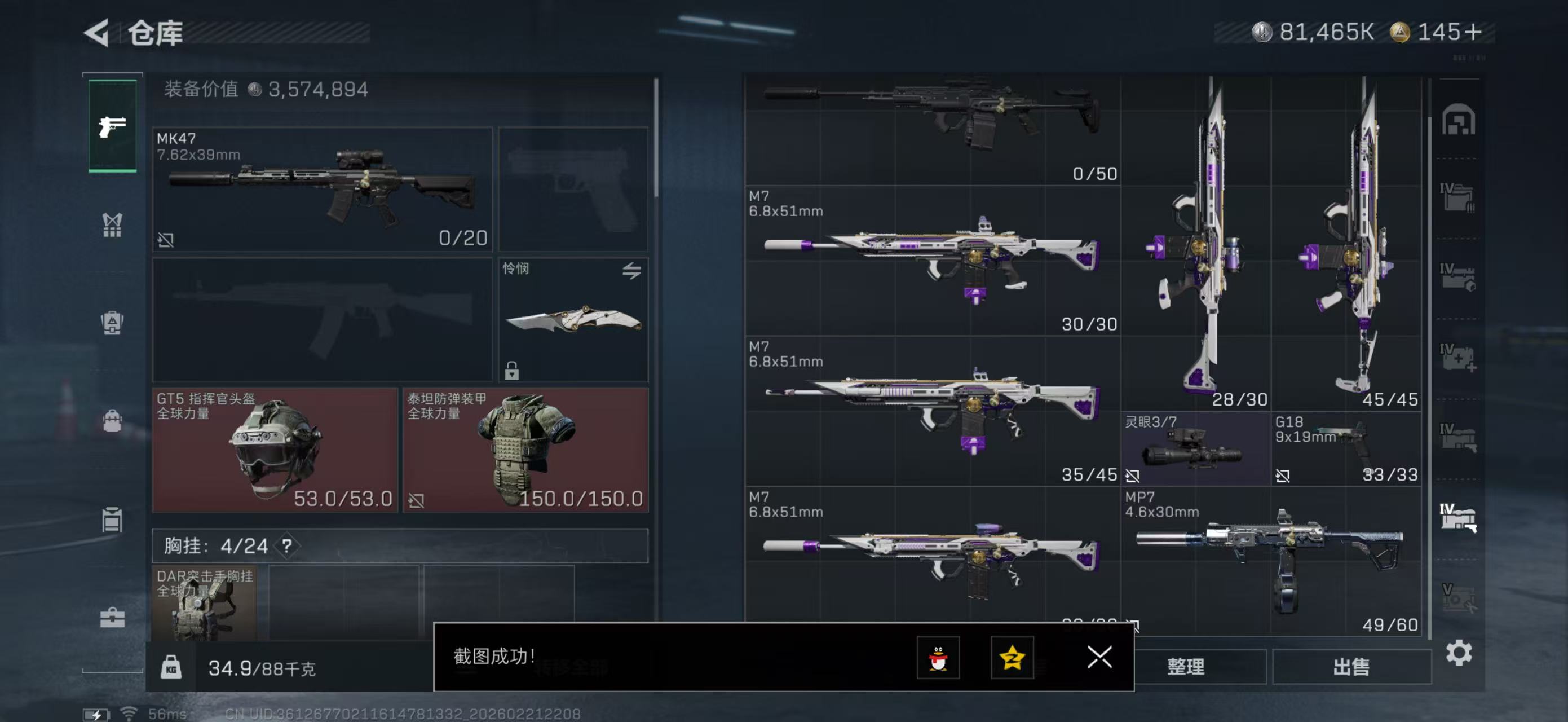The image size is (1568, 722).
Task: Open the GT5 指挥官头盔 helmet slot
Action: point(275,450)
